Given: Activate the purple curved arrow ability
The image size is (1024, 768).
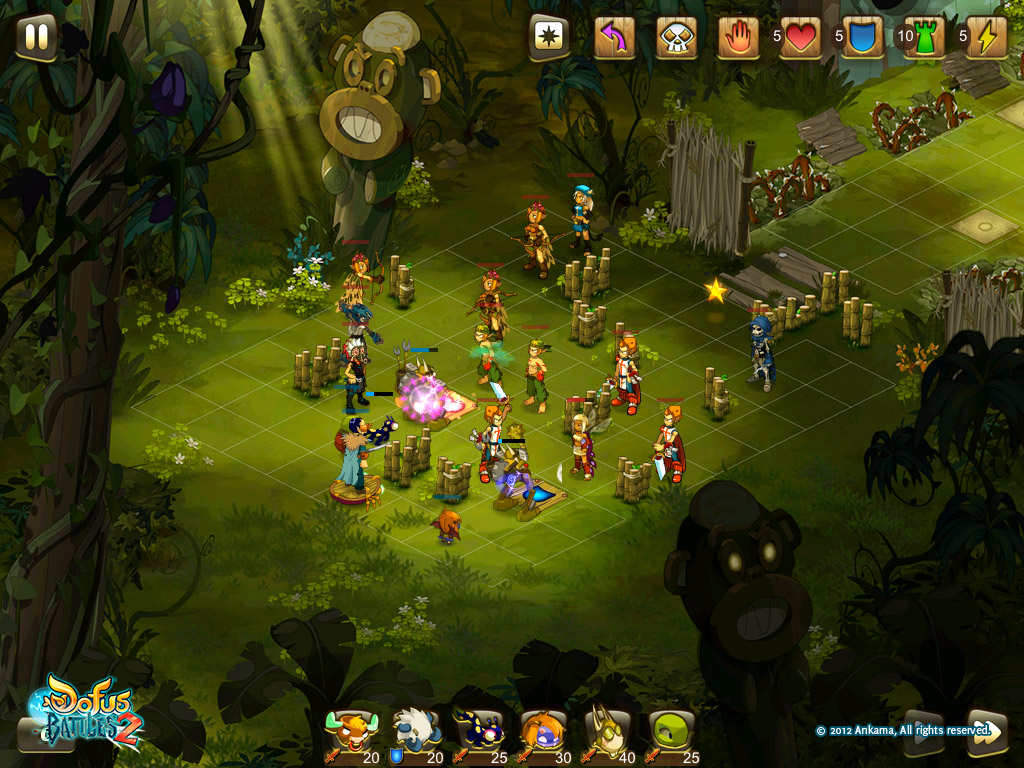Looking at the screenshot, I should coord(614,38).
